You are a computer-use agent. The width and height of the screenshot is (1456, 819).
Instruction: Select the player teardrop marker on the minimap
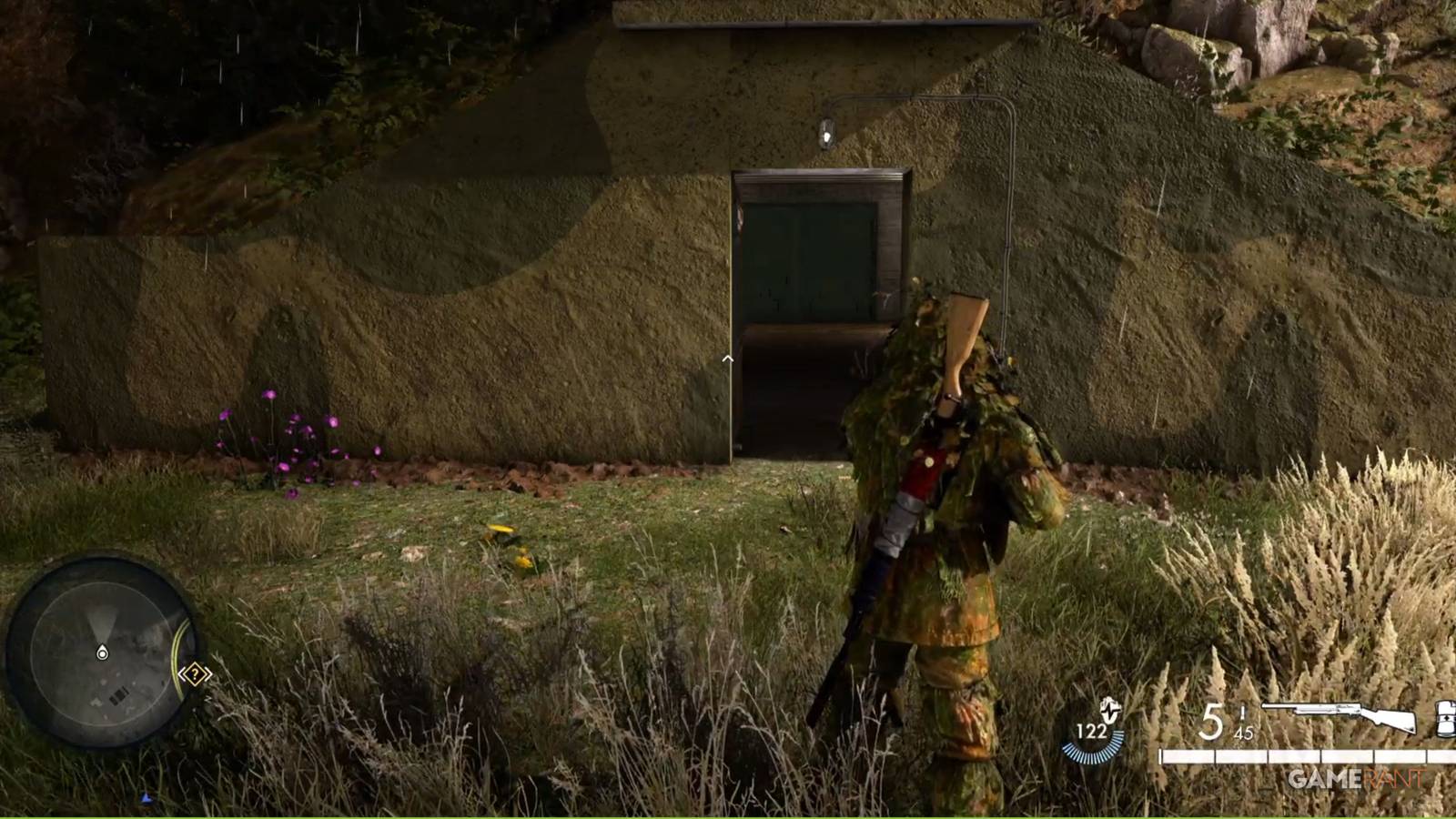click(102, 652)
